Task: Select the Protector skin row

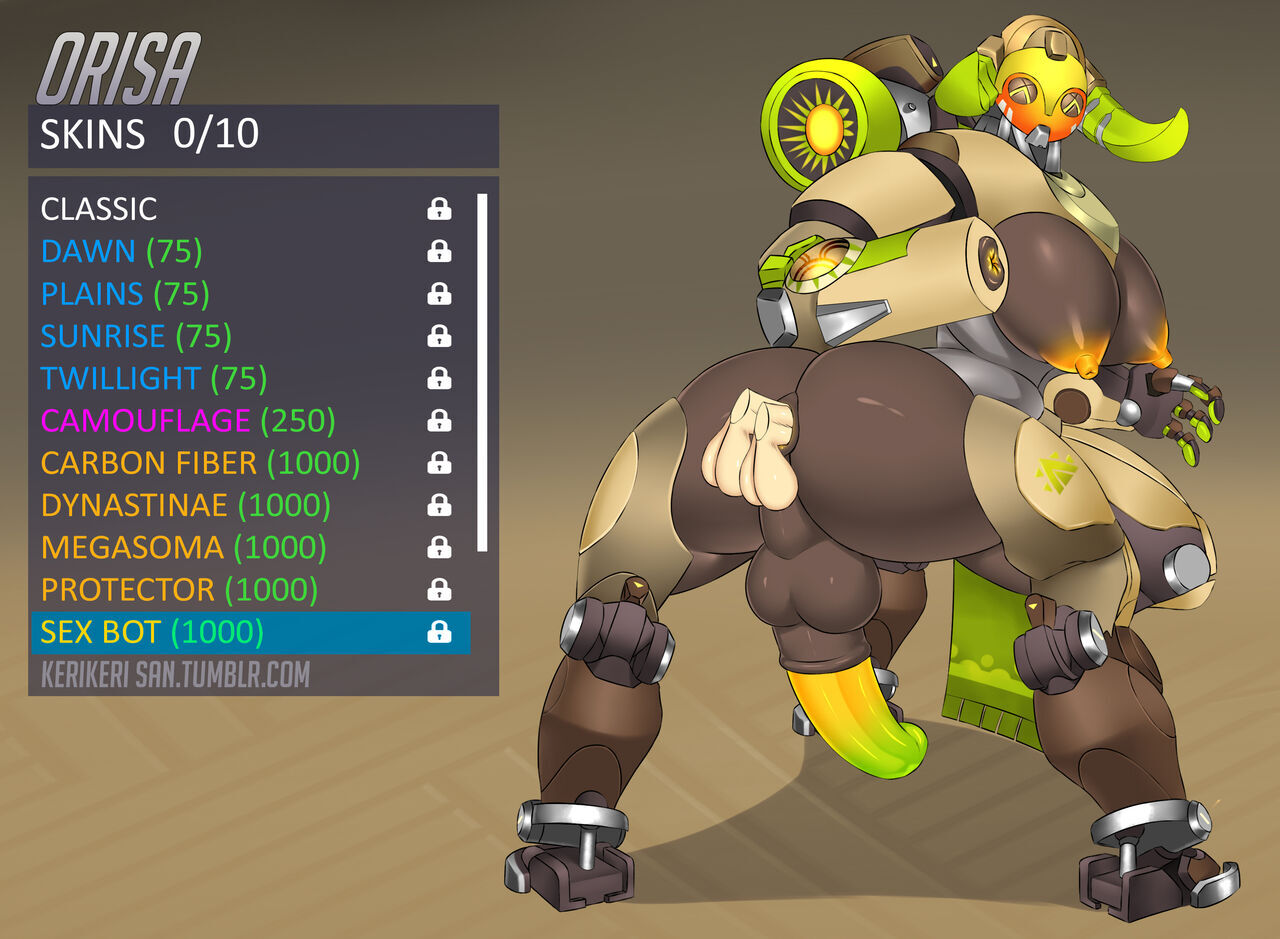Action: click(179, 590)
